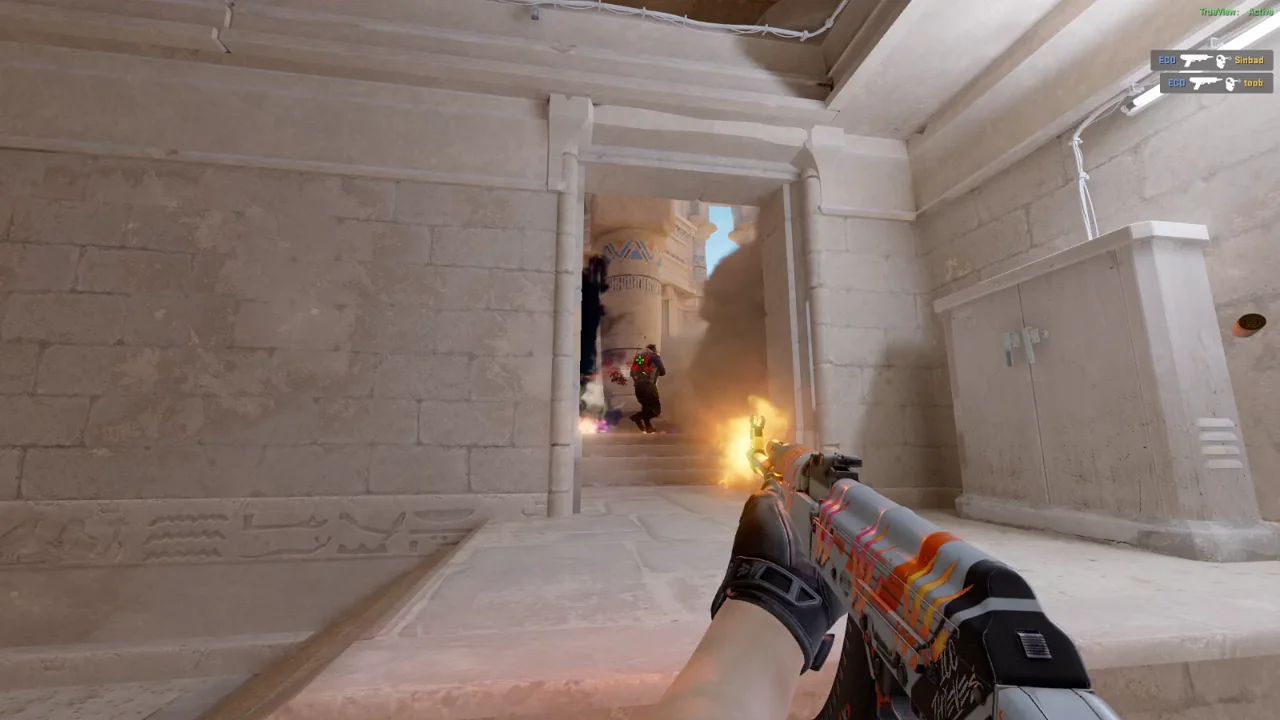Click the ECO killer name in the top feed entry

click(1167, 60)
